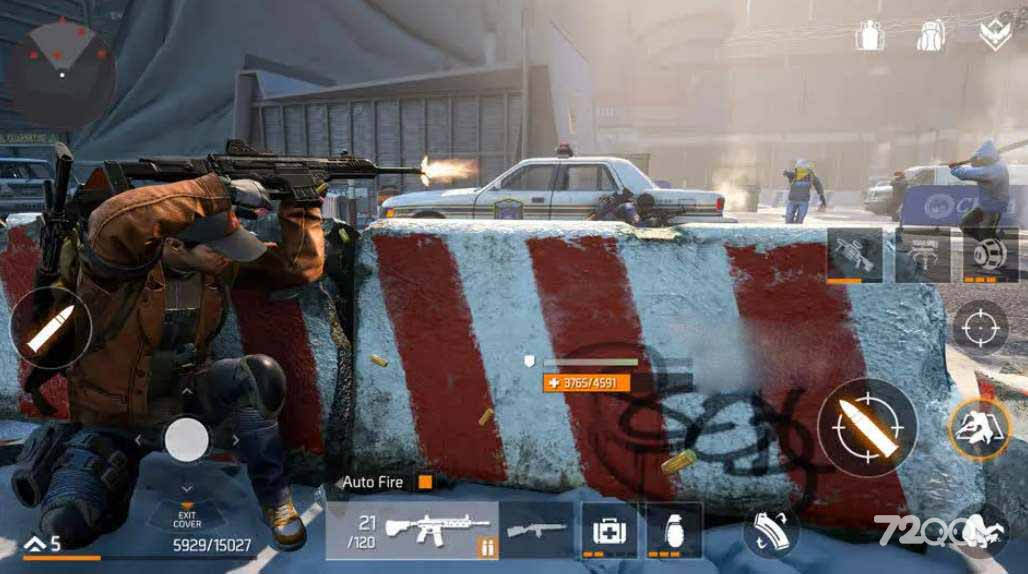Open the character gear vest icon
The width and height of the screenshot is (1028, 574).
870,36
